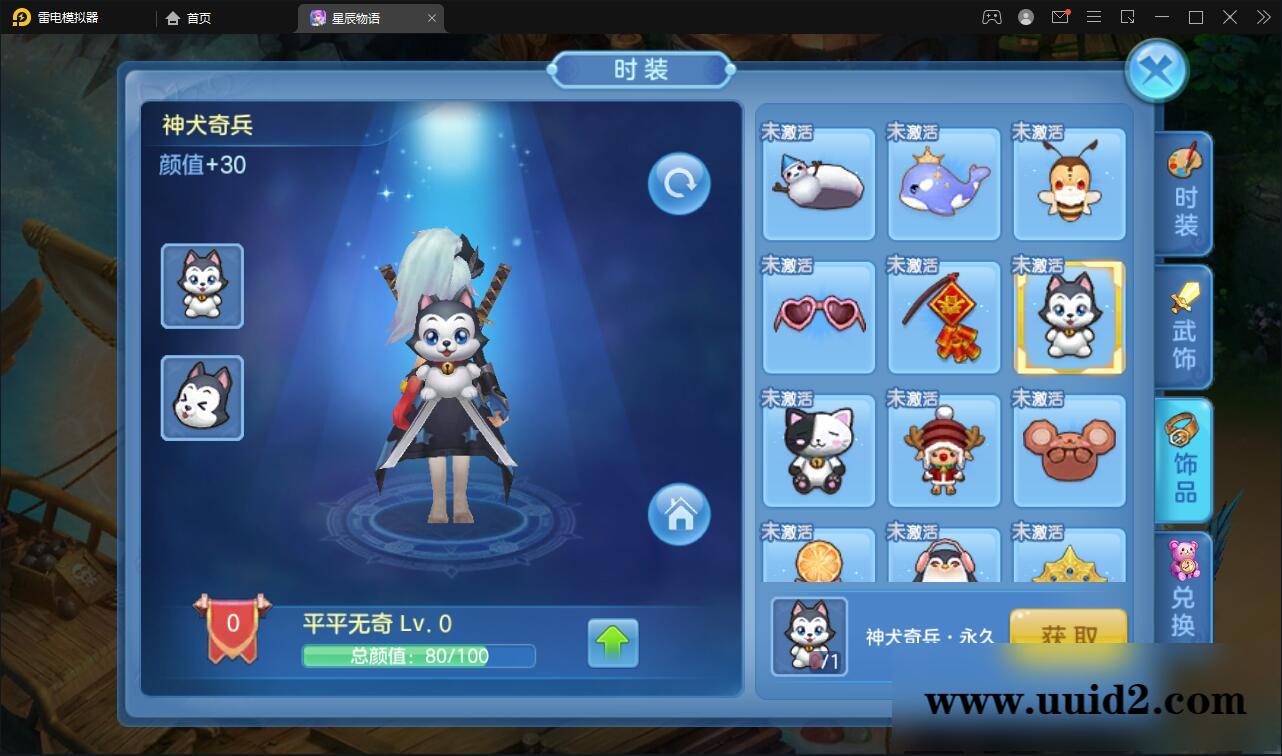Select the purple whale accessory
Screen dimensions: 1282x756
click(943, 184)
